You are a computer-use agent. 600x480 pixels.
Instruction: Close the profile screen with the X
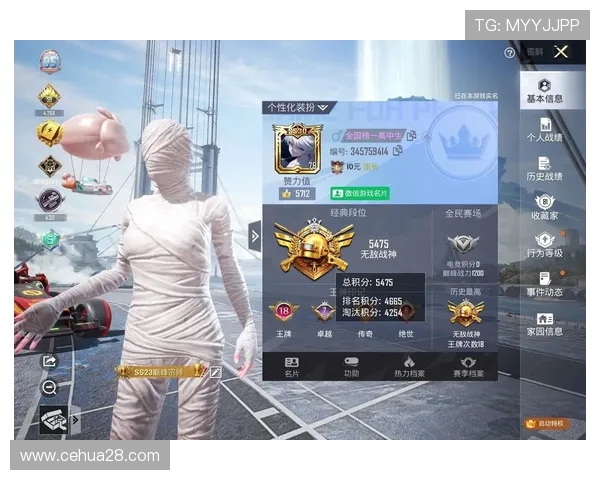tap(561, 51)
